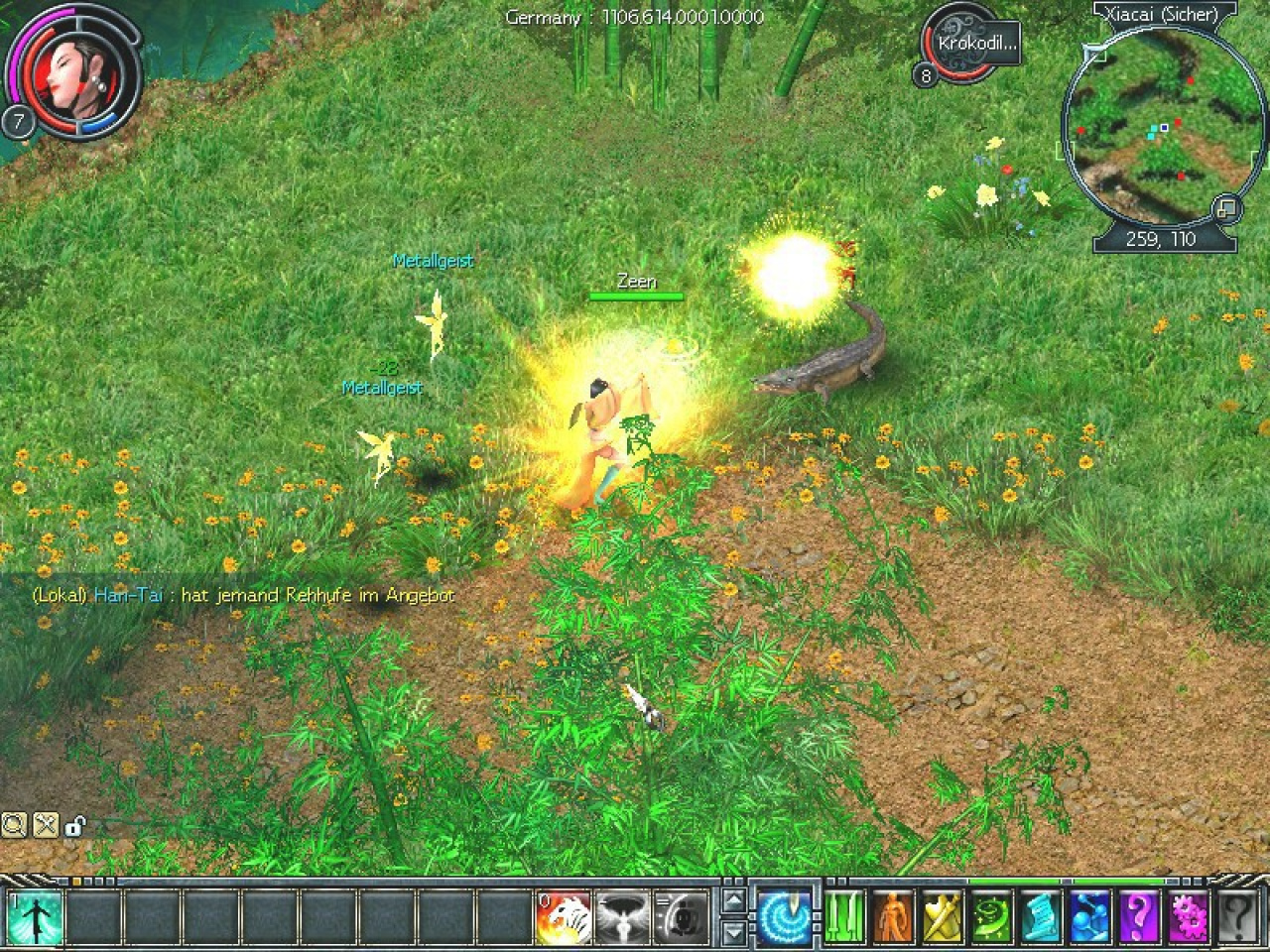
Task: Toggle the padlock lock icon
Action: point(75,825)
